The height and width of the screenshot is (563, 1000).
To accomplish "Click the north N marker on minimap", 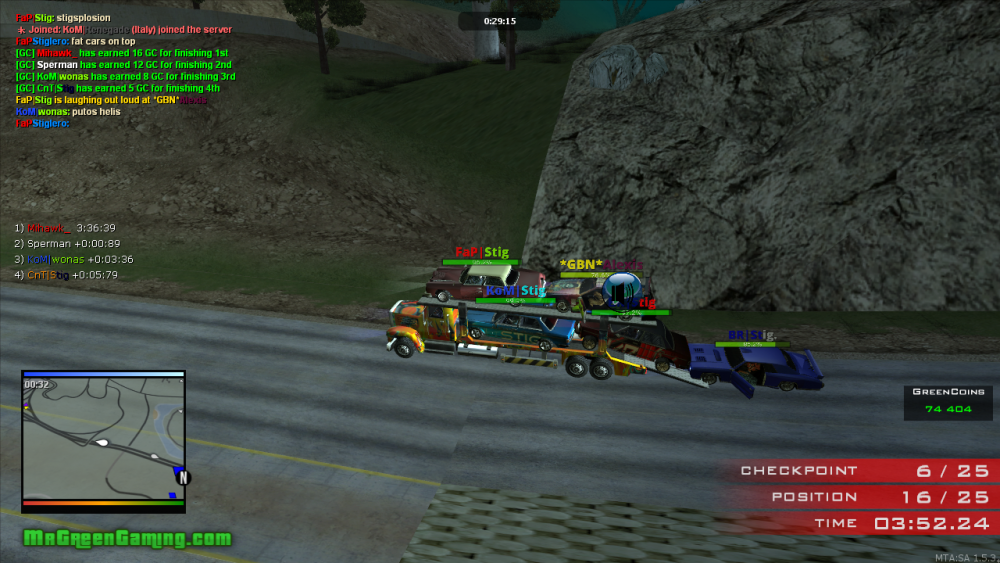I will coord(184,478).
